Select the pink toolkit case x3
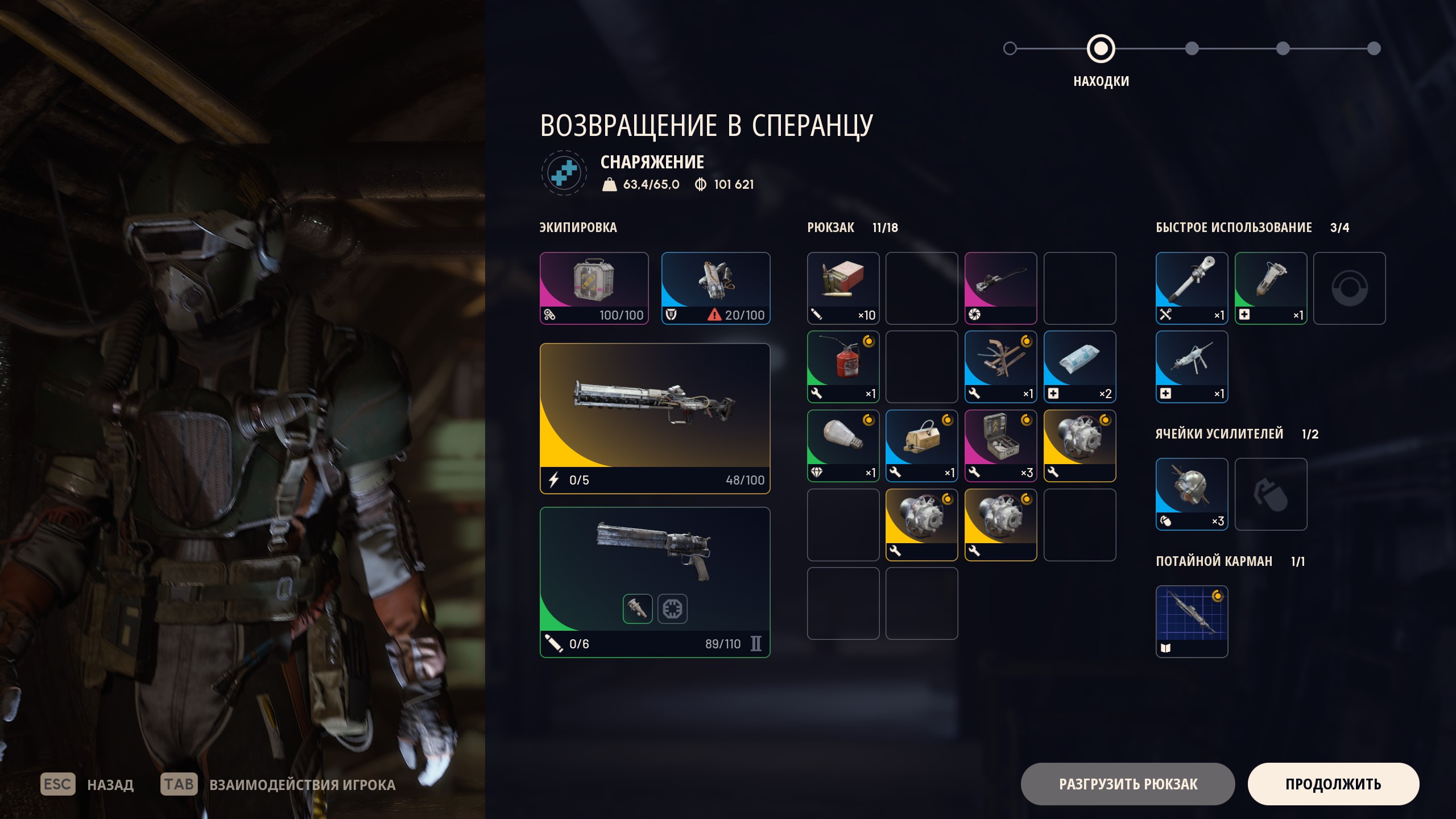Screen dimensions: 1456x819 click(1000, 446)
